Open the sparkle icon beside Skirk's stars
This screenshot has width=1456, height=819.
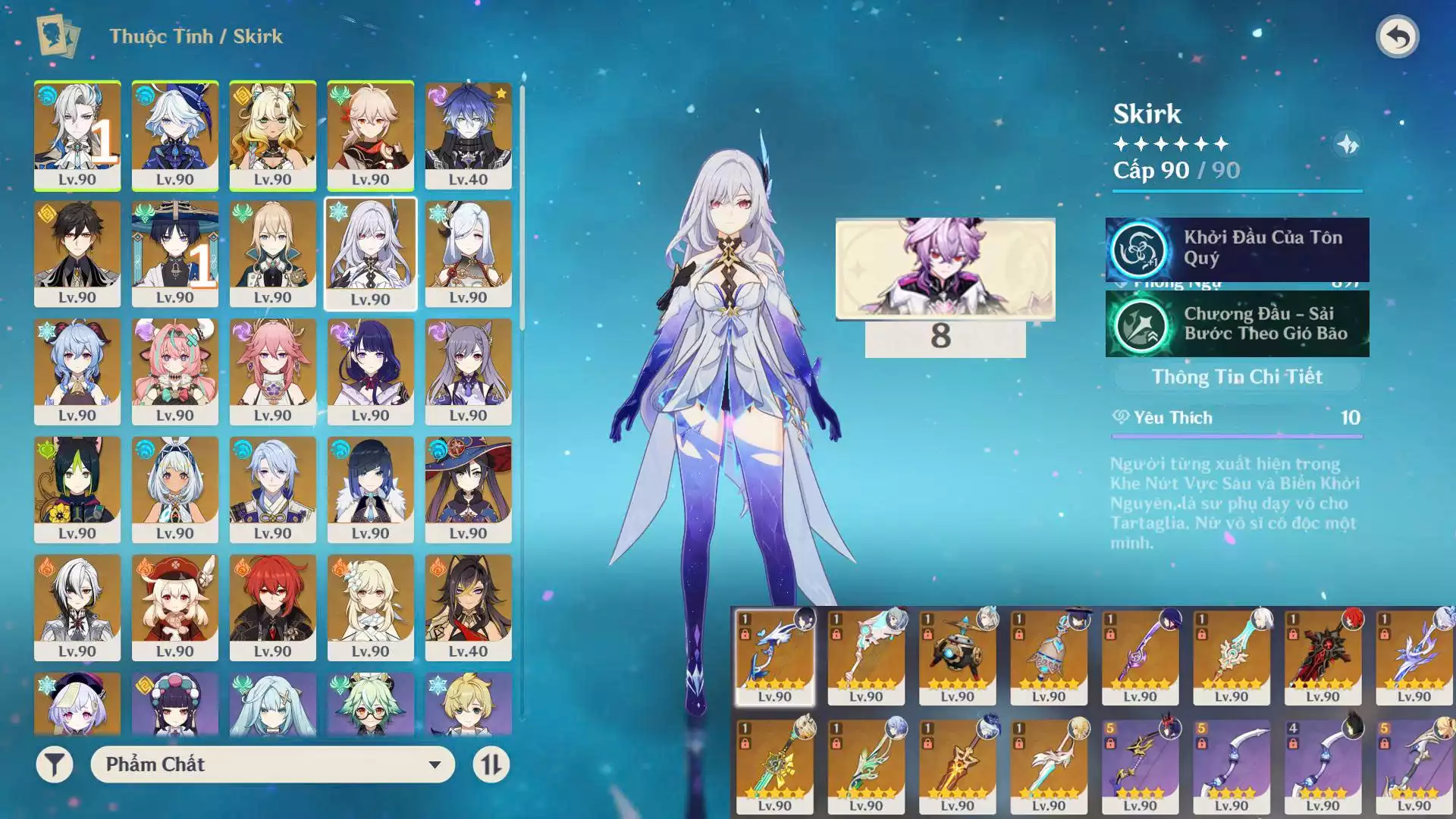(1348, 144)
